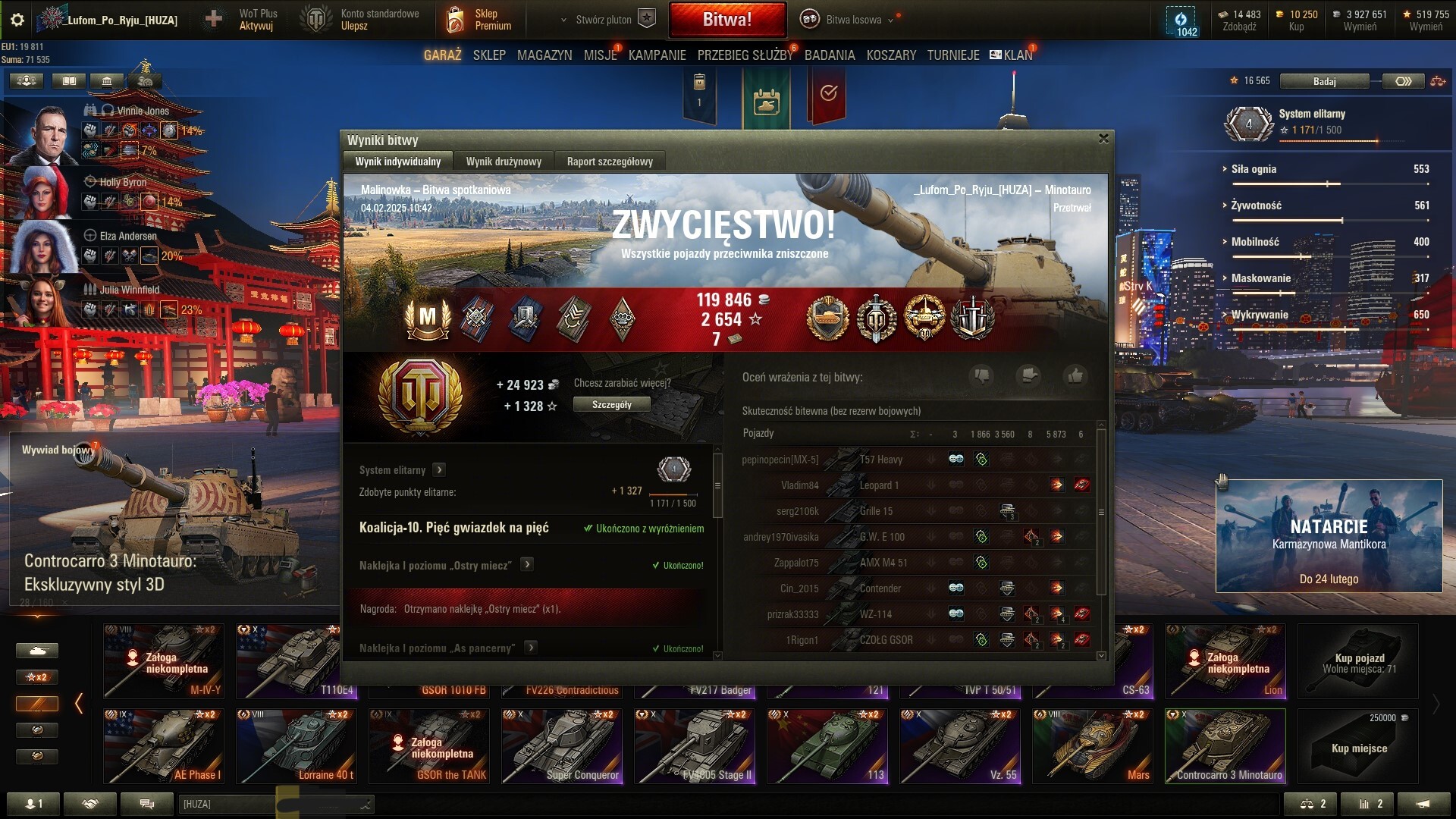Click the Szczegóły button
This screenshot has width=1456, height=819.
pos(611,405)
